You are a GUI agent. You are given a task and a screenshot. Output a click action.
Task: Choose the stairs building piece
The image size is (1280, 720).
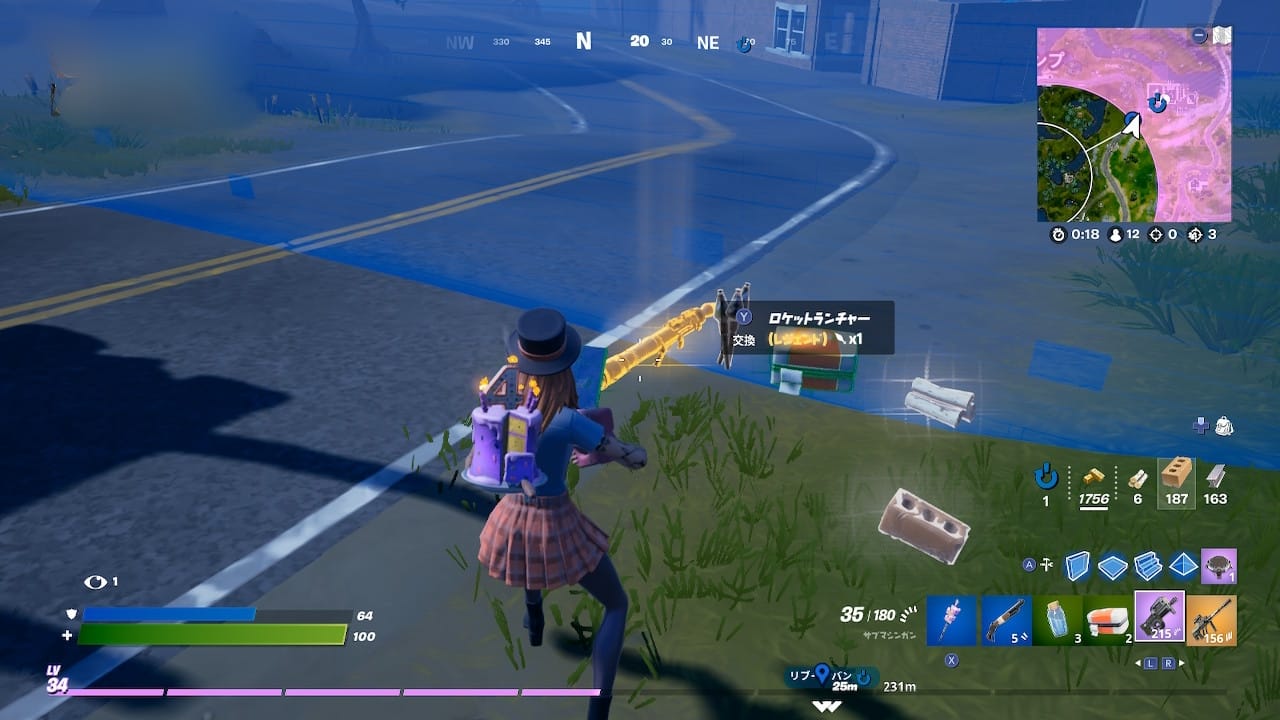click(1147, 566)
